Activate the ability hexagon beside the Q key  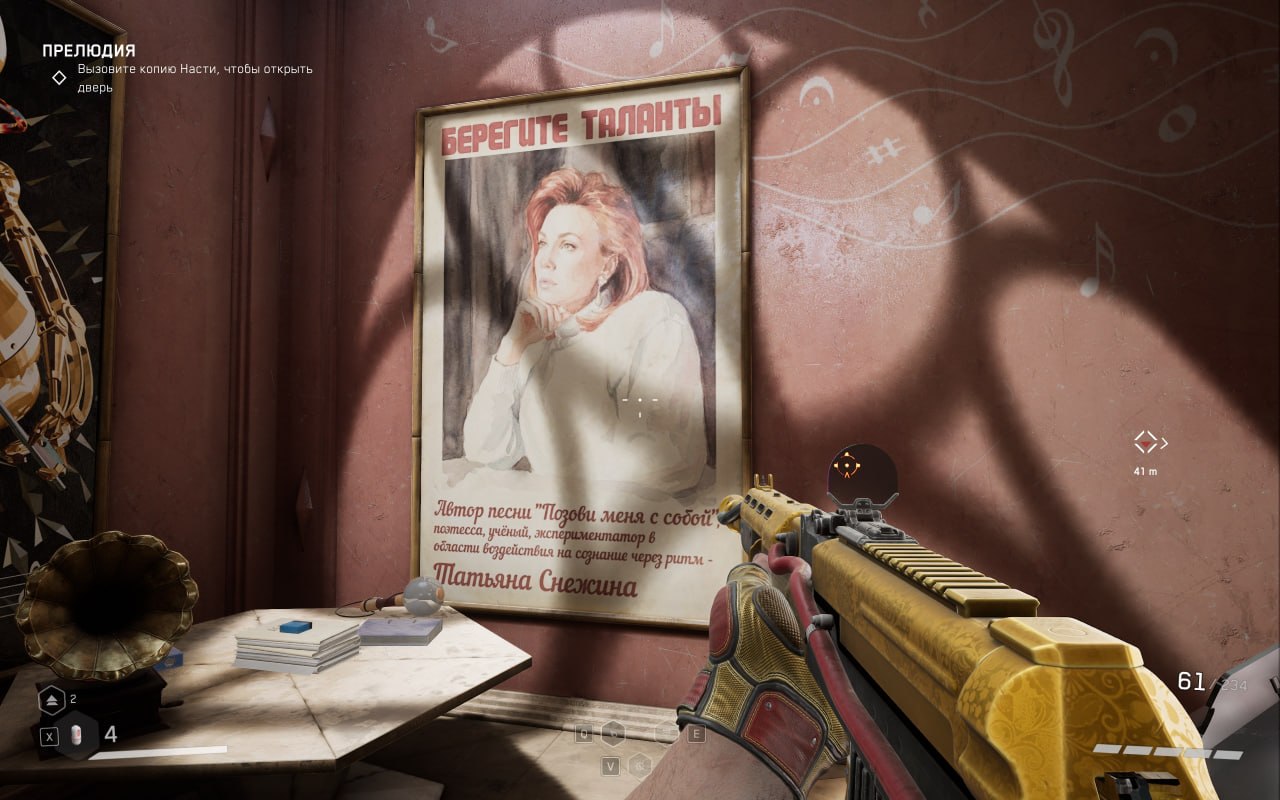click(613, 734)
